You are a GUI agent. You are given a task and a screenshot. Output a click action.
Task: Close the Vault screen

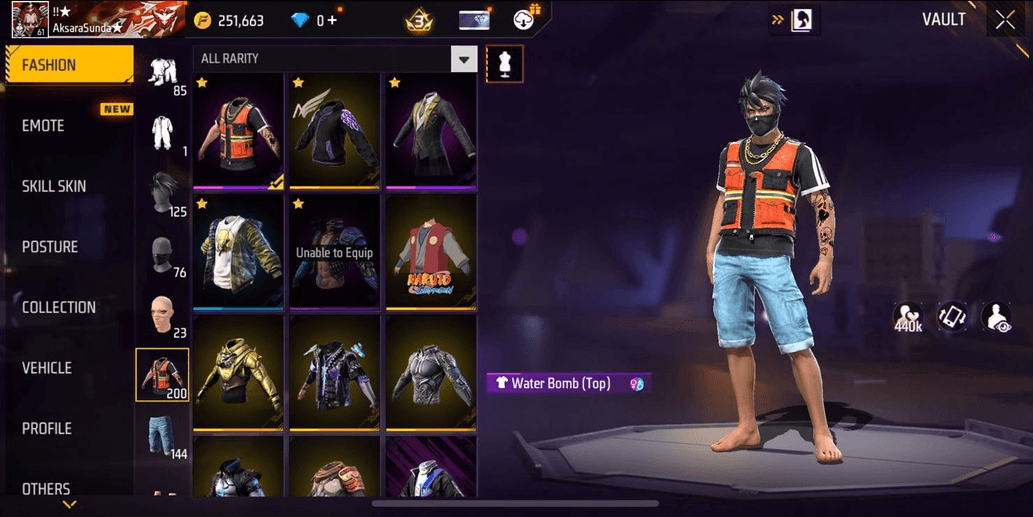point(1005,20)
